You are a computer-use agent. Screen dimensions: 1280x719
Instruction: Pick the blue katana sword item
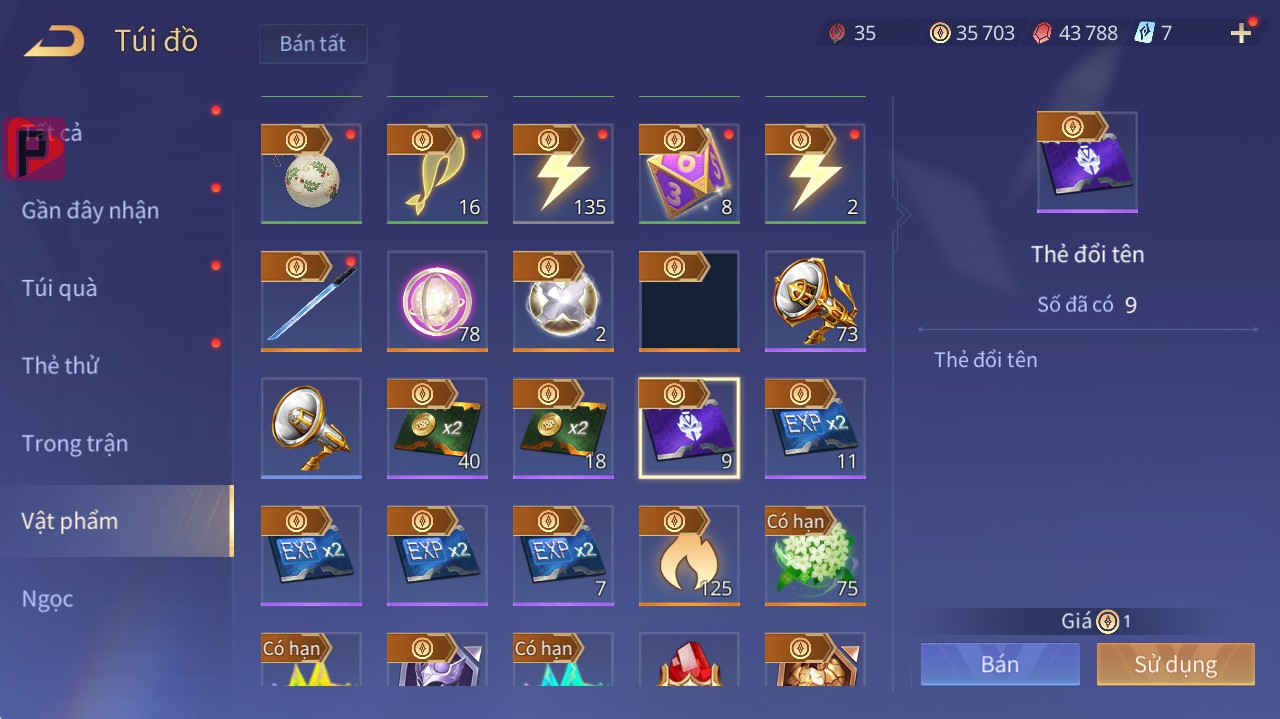311,300
